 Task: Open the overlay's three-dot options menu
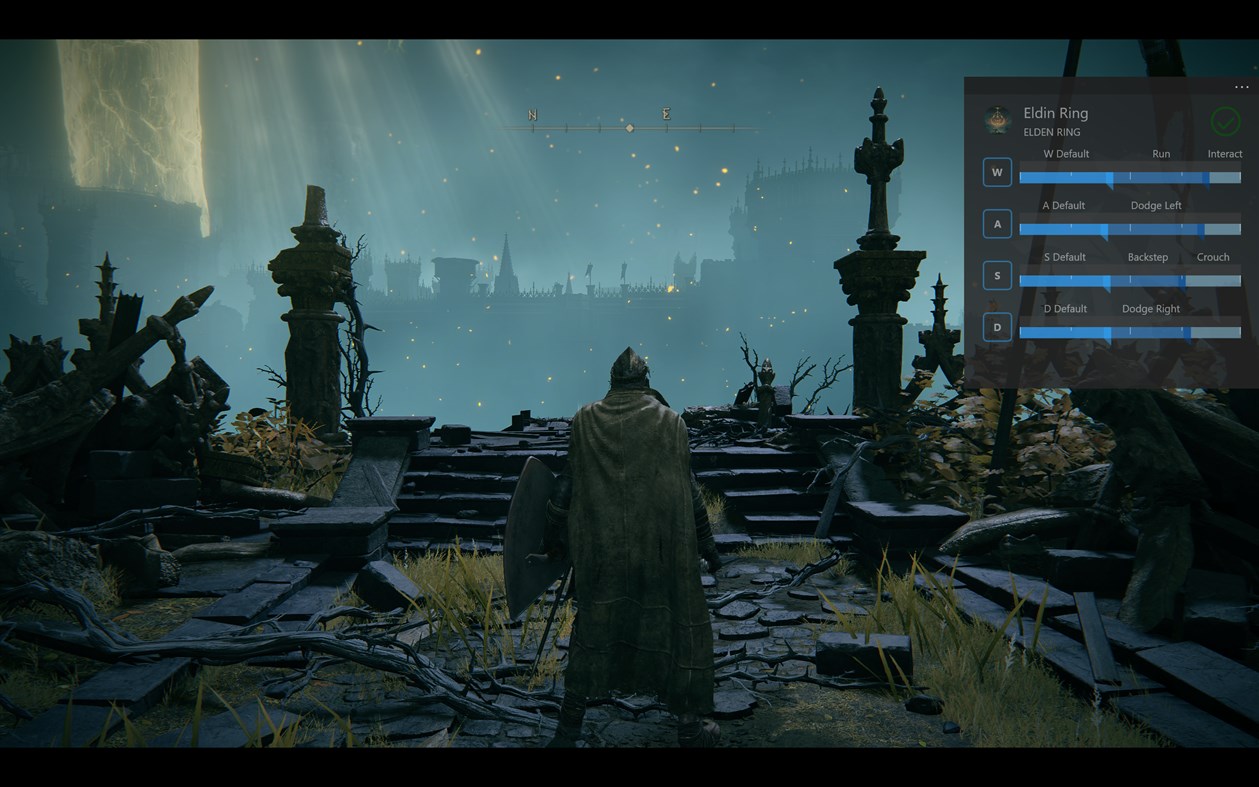1241,88
